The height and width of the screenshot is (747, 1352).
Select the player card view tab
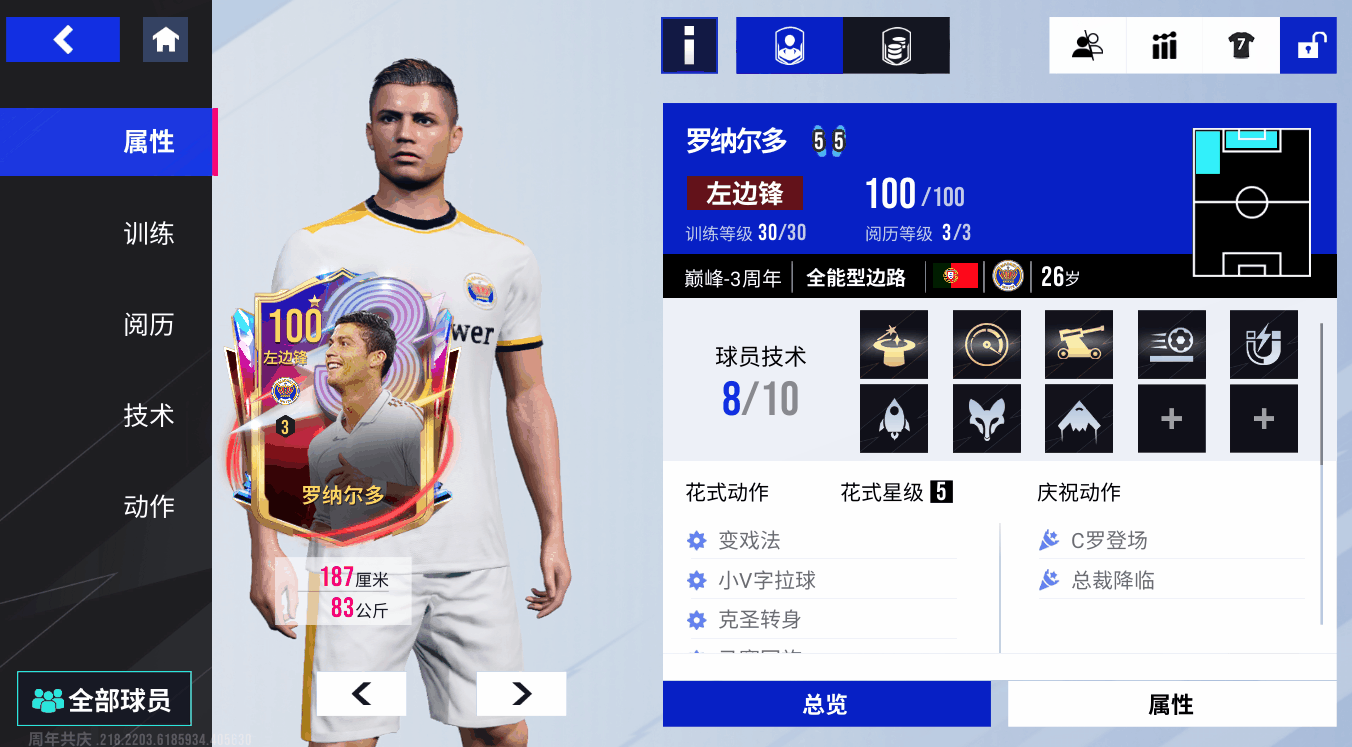coord(789,45)
